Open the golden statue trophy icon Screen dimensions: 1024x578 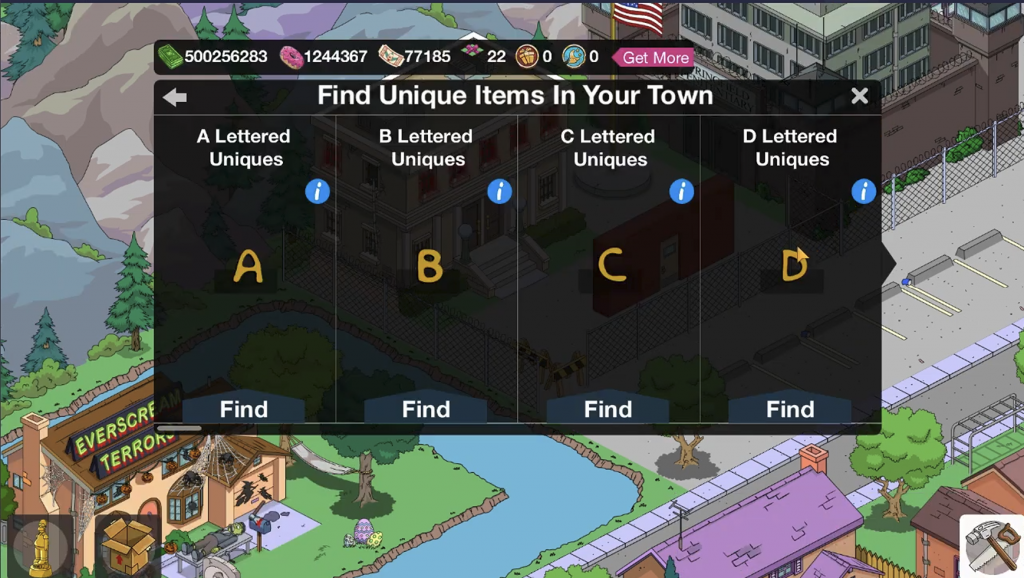(40, 545)
